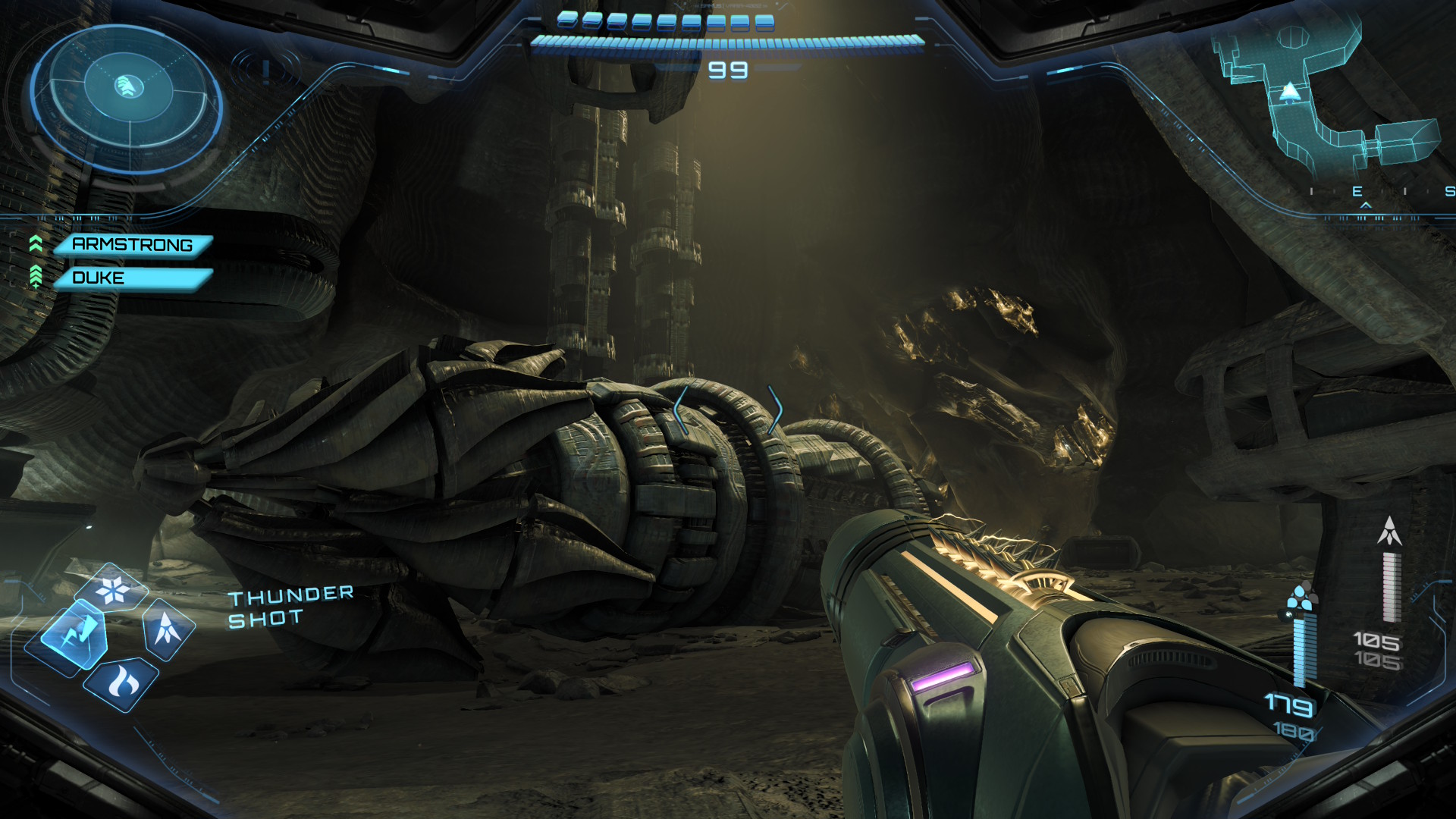This screenshot has height=819, width=1456.
Task: Select squad member Duke
Action: coord(132,278)
